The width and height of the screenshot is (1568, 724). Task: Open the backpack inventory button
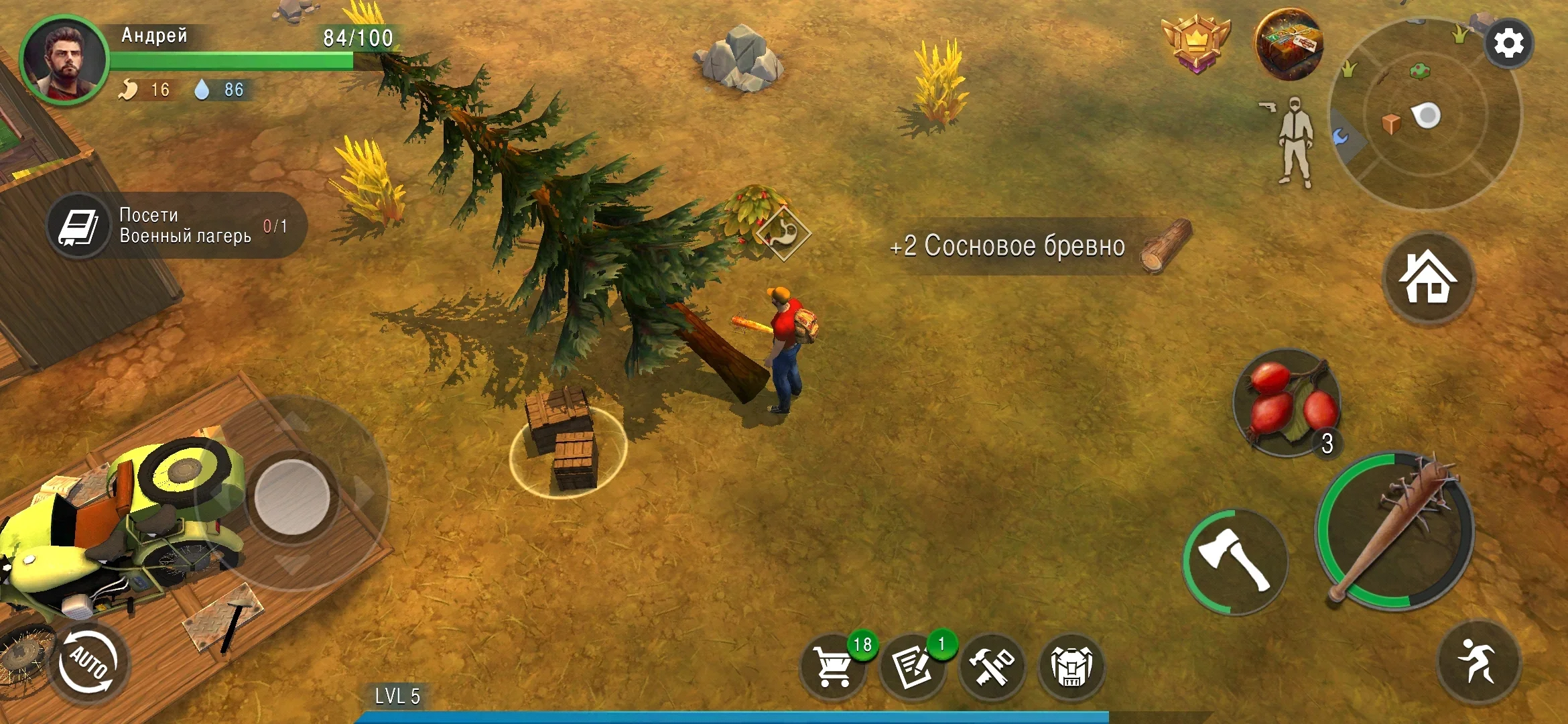1071,667
